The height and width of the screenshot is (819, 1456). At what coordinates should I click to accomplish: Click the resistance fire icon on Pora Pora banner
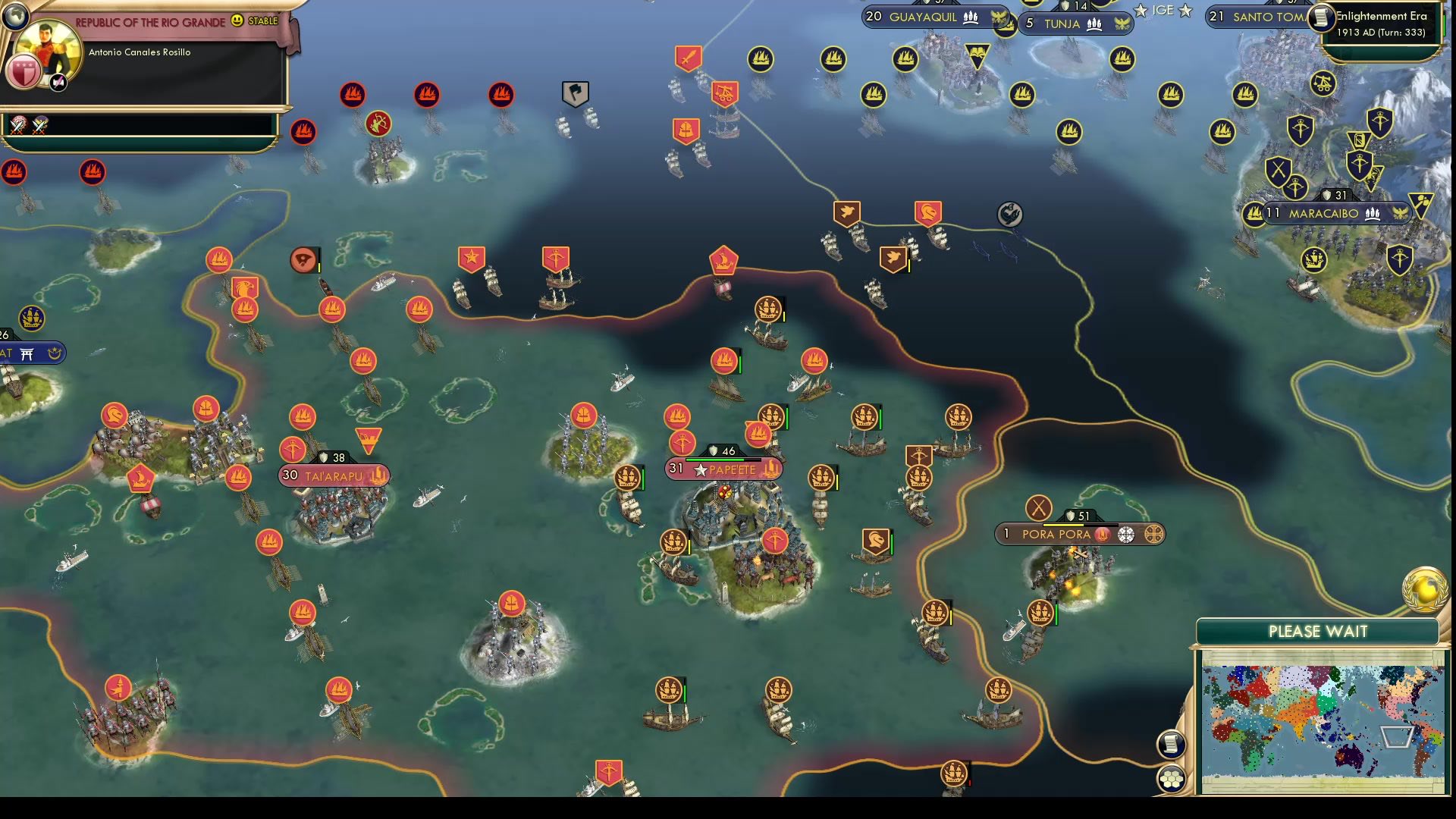click(1102, 534)
